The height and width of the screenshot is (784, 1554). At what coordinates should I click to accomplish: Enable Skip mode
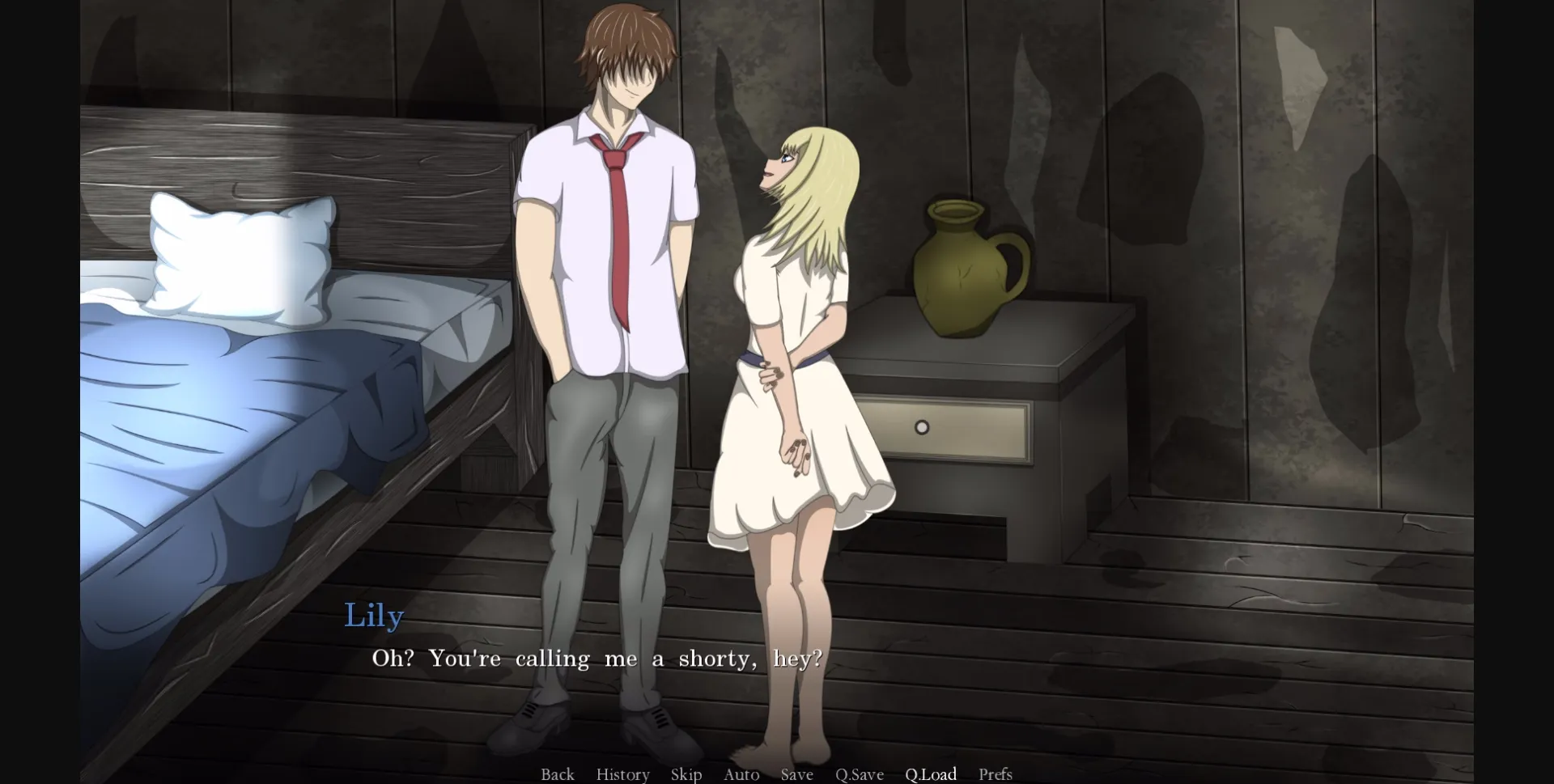686,774
